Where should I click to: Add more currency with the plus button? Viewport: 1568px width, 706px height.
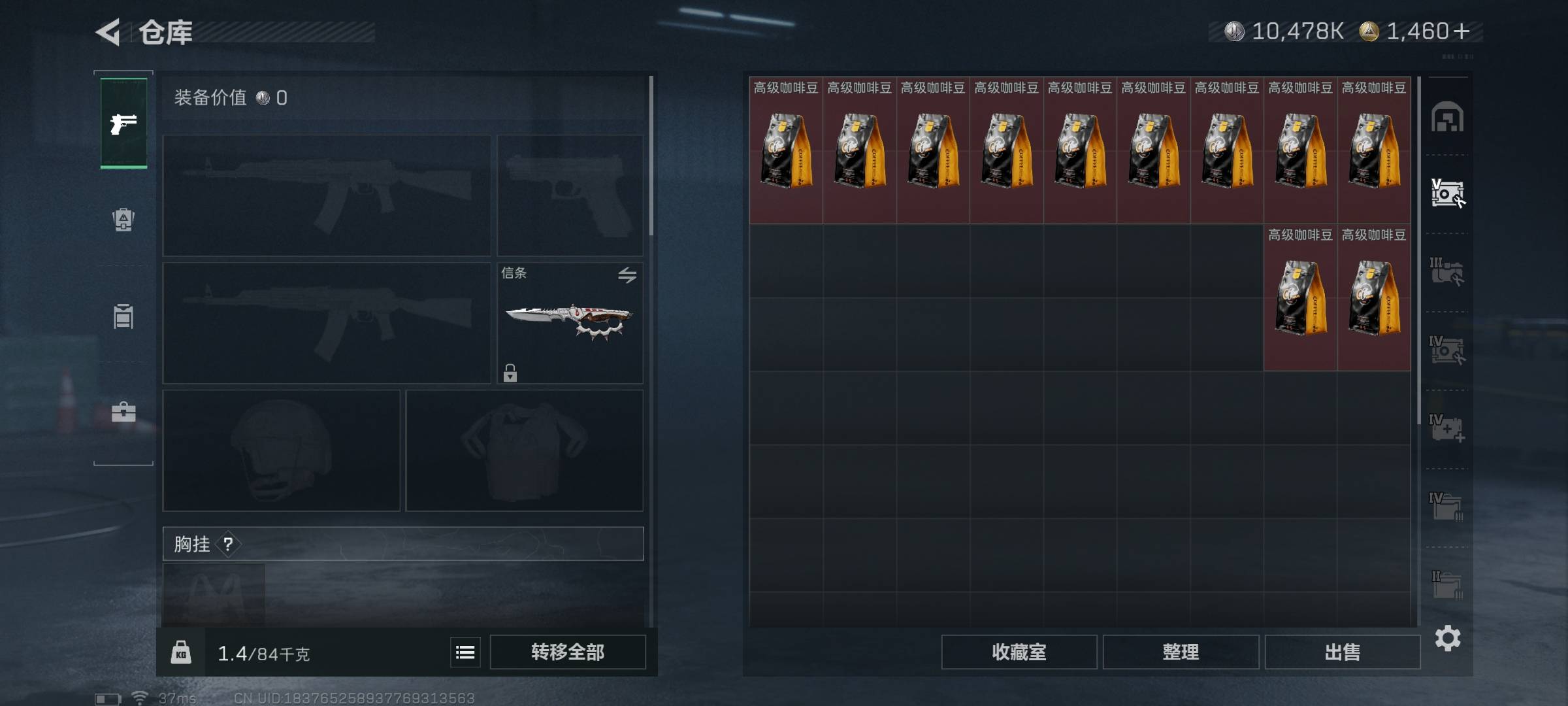pos(1462,31)
